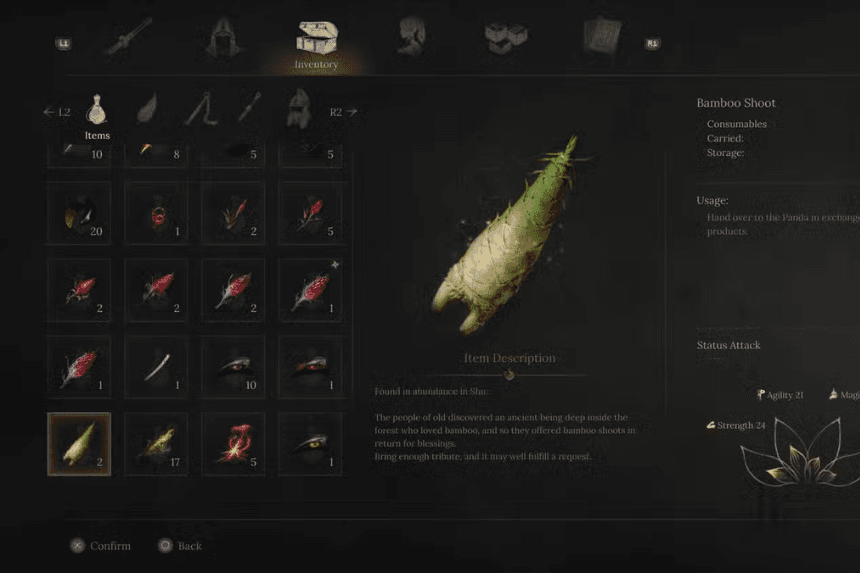
Task: Choose the red ring item slot
Action: coord(156,212)
